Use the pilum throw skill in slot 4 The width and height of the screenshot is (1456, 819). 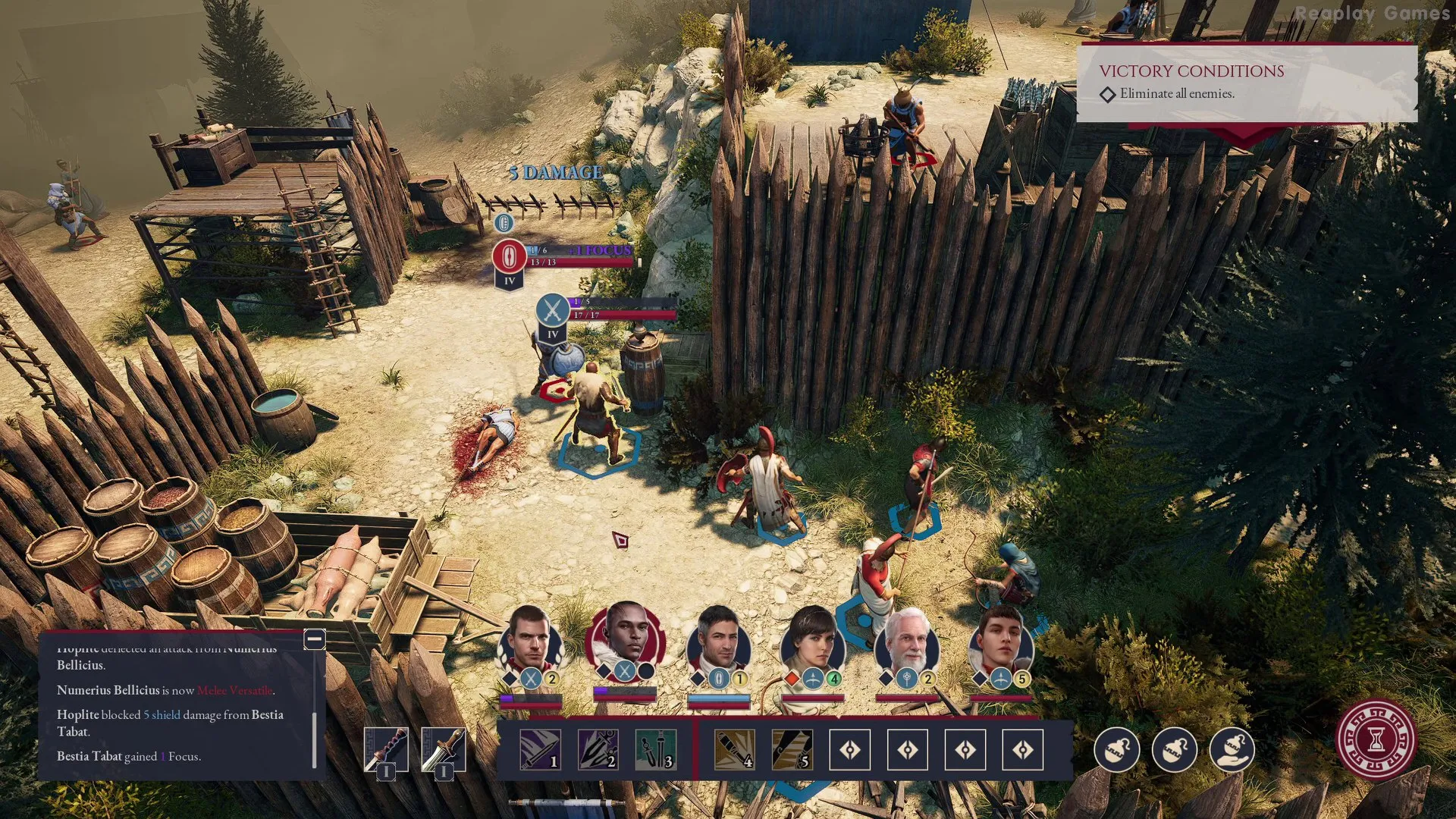(734, 750)
